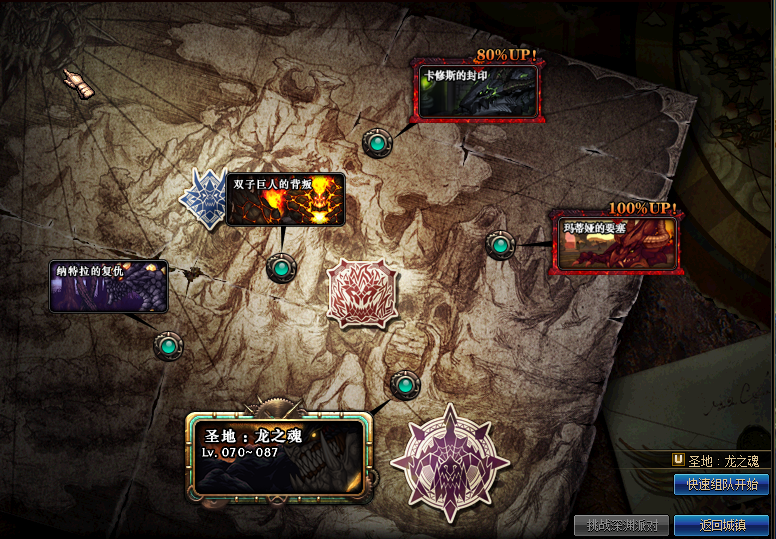Click the map node linked to 卡修斯的封印
Screen dimensions: 776x539
[378, 144]
